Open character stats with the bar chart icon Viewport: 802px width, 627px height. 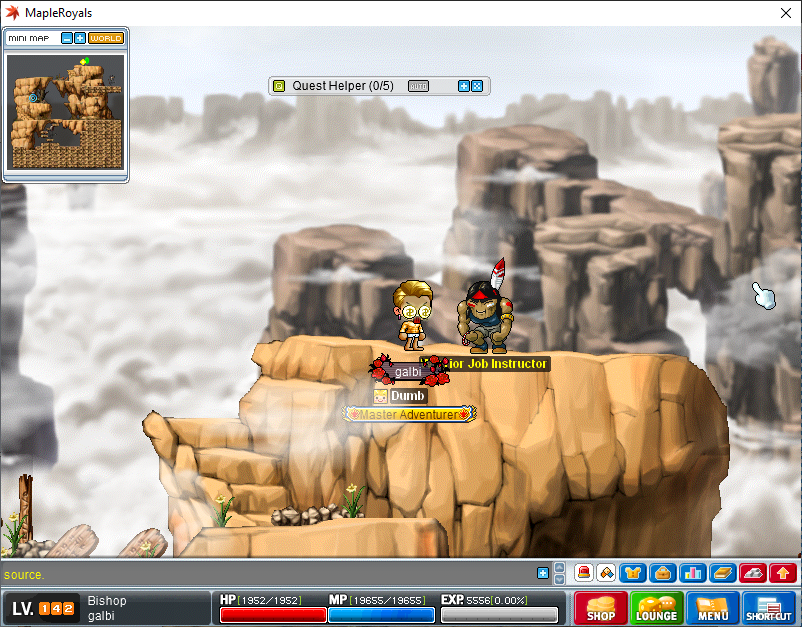(692, 573)
